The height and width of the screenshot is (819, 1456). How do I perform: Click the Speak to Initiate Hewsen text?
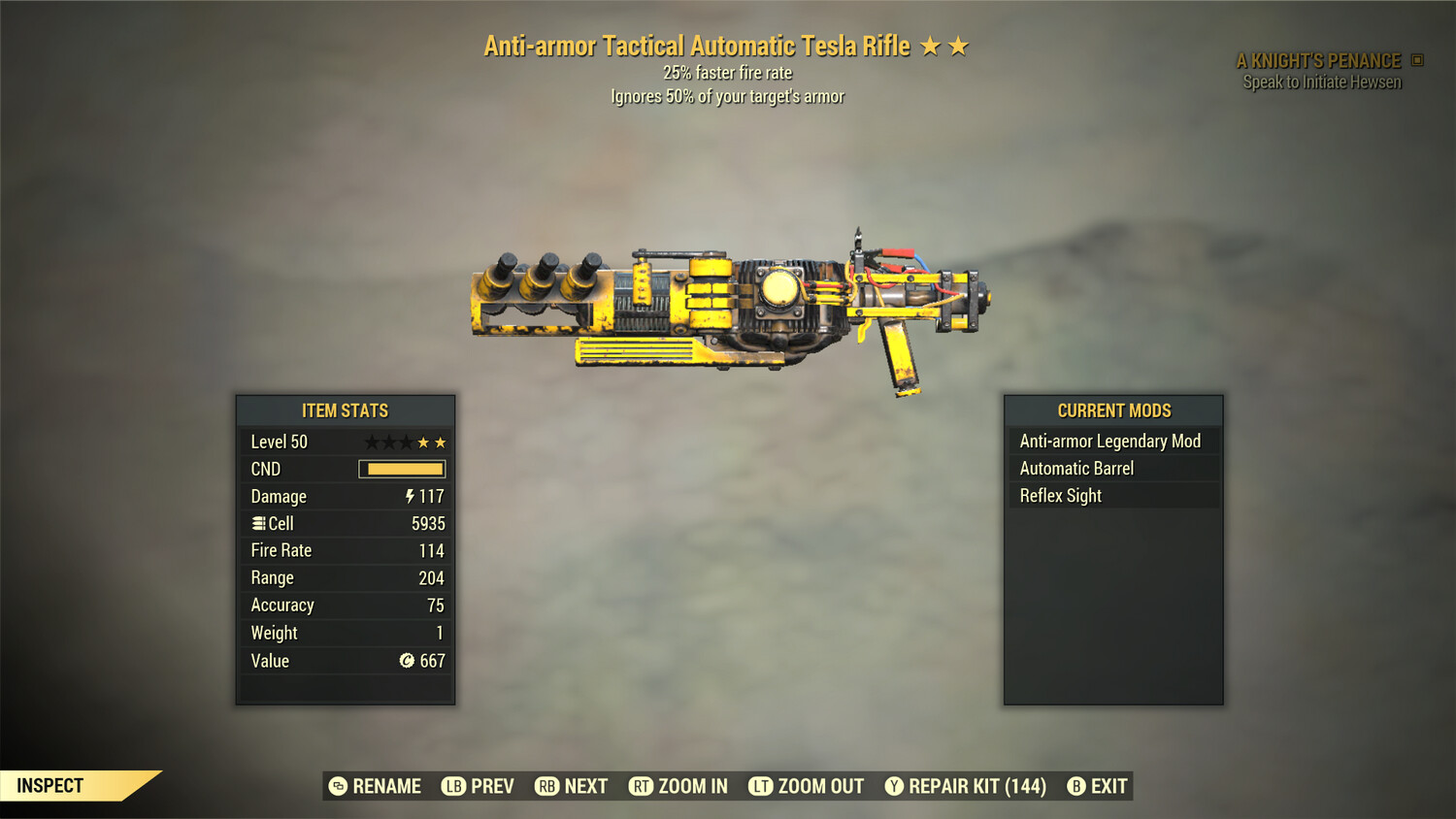point(1322,82)
